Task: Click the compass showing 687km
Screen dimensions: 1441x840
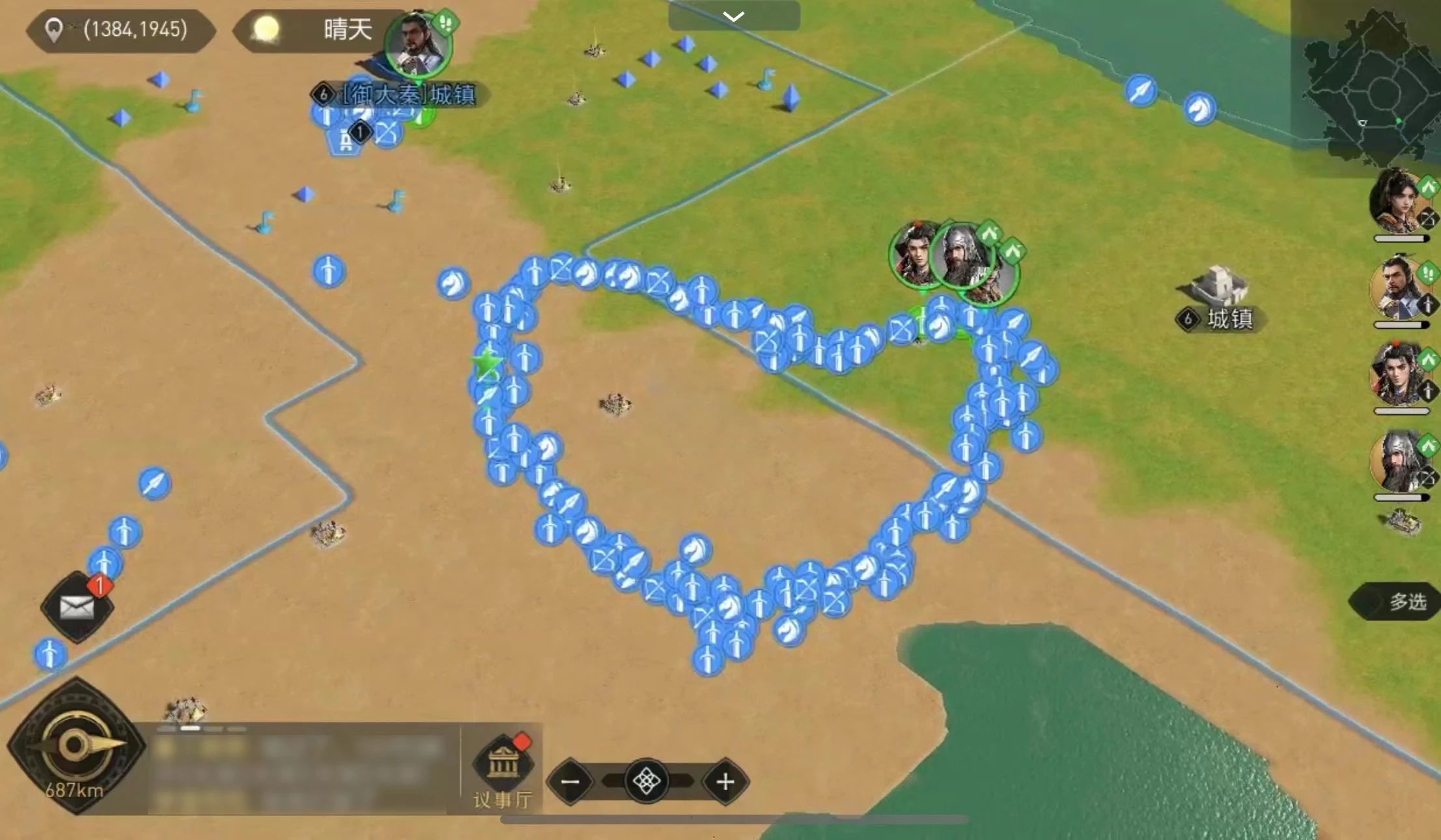Action: [76, 746]
